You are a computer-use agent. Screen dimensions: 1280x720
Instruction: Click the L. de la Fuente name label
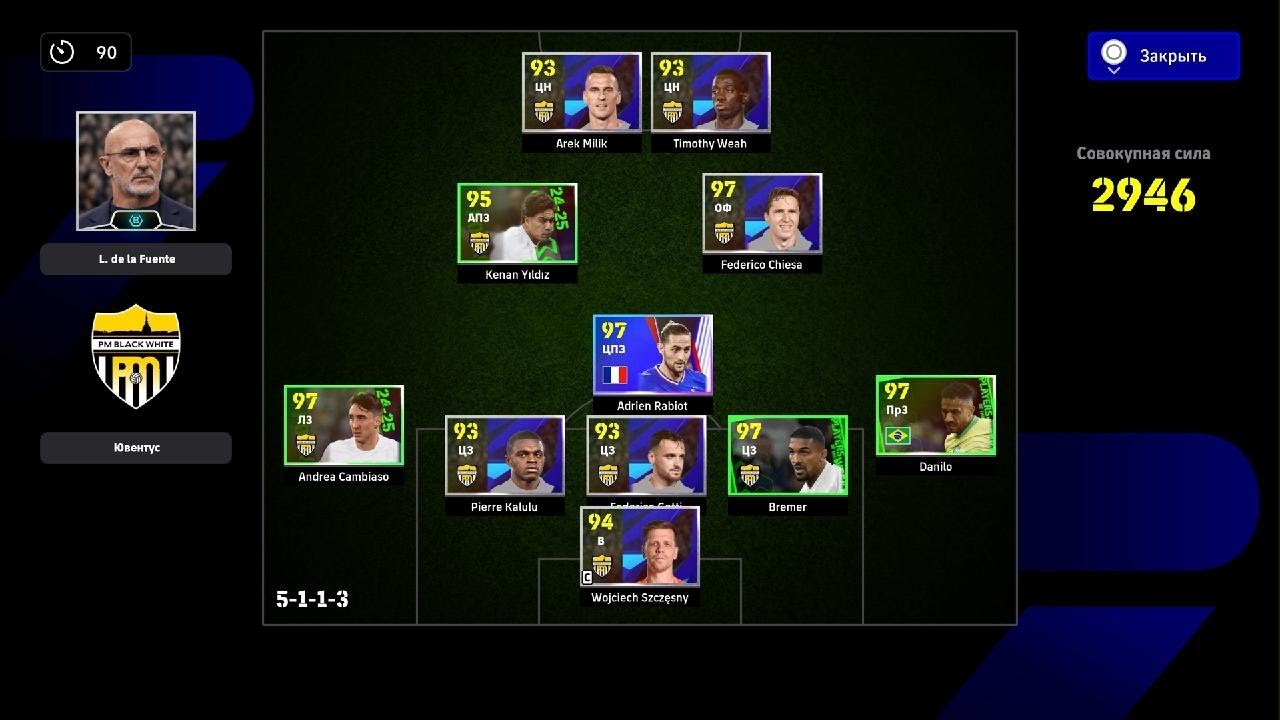point(136,259)
